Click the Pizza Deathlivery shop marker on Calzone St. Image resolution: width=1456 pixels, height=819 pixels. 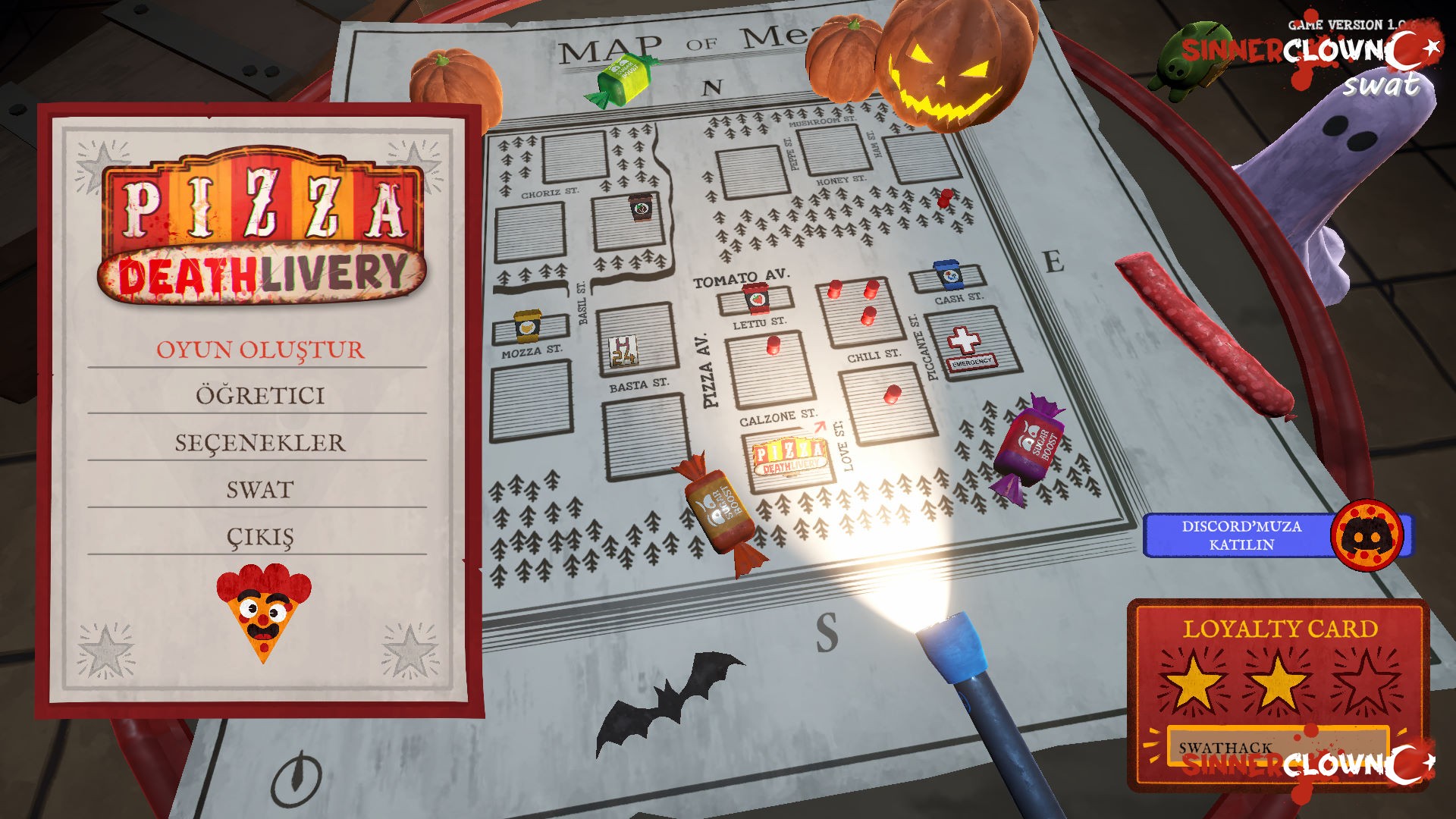(789, 455)
